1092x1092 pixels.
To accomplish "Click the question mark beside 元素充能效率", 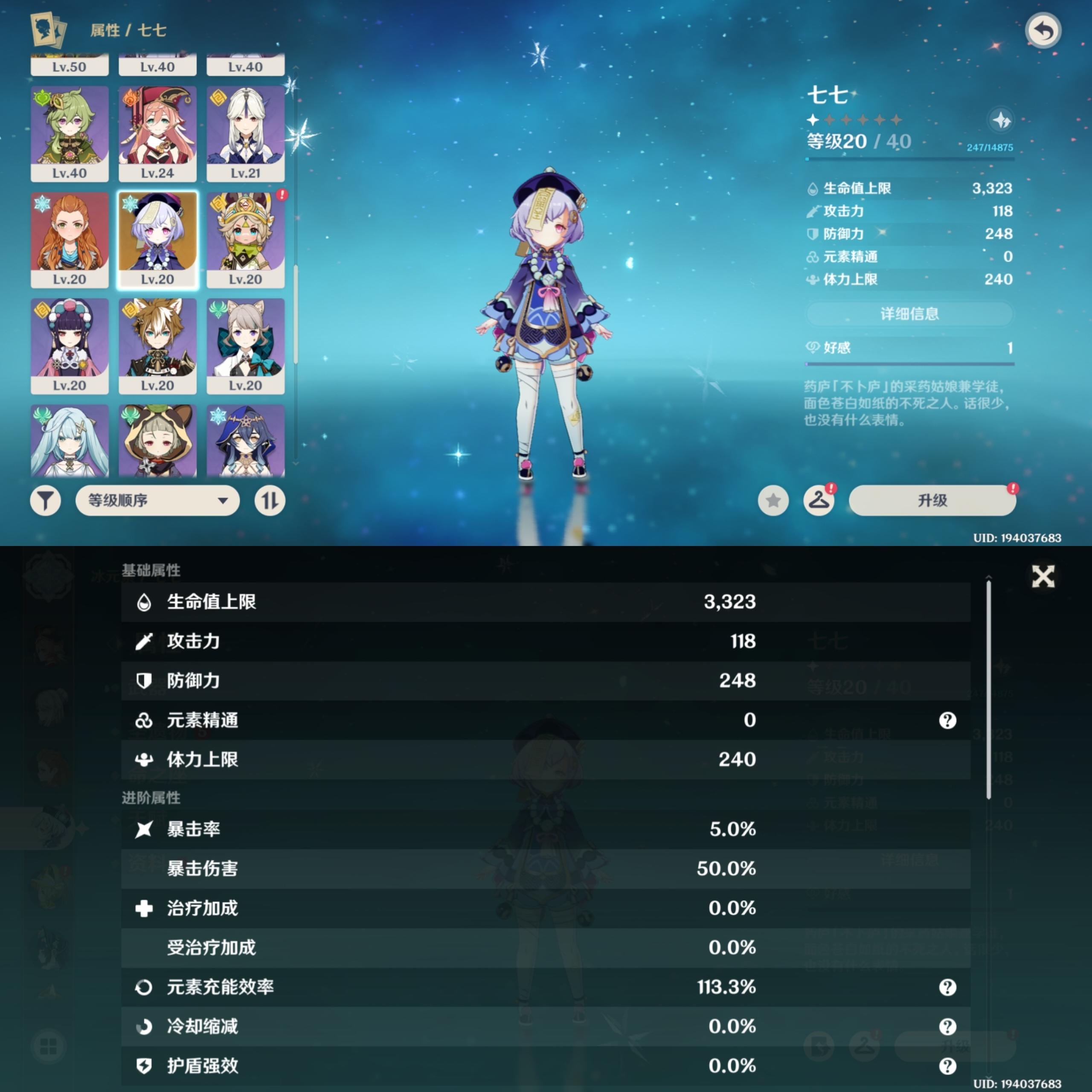I will [948, 987].
